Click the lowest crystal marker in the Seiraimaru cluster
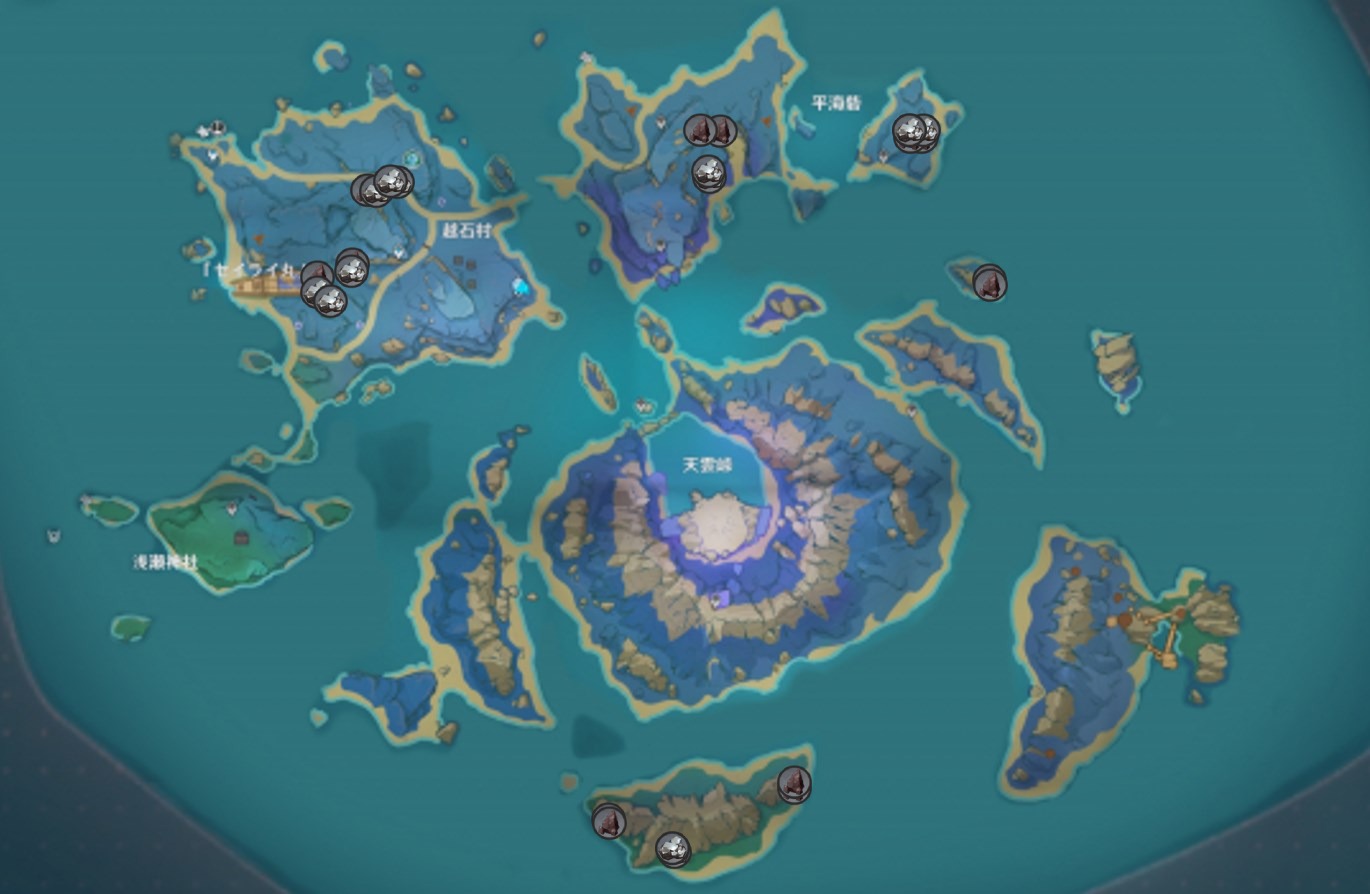Viewport: 1370px width, 894px height. tap(332, 299)
